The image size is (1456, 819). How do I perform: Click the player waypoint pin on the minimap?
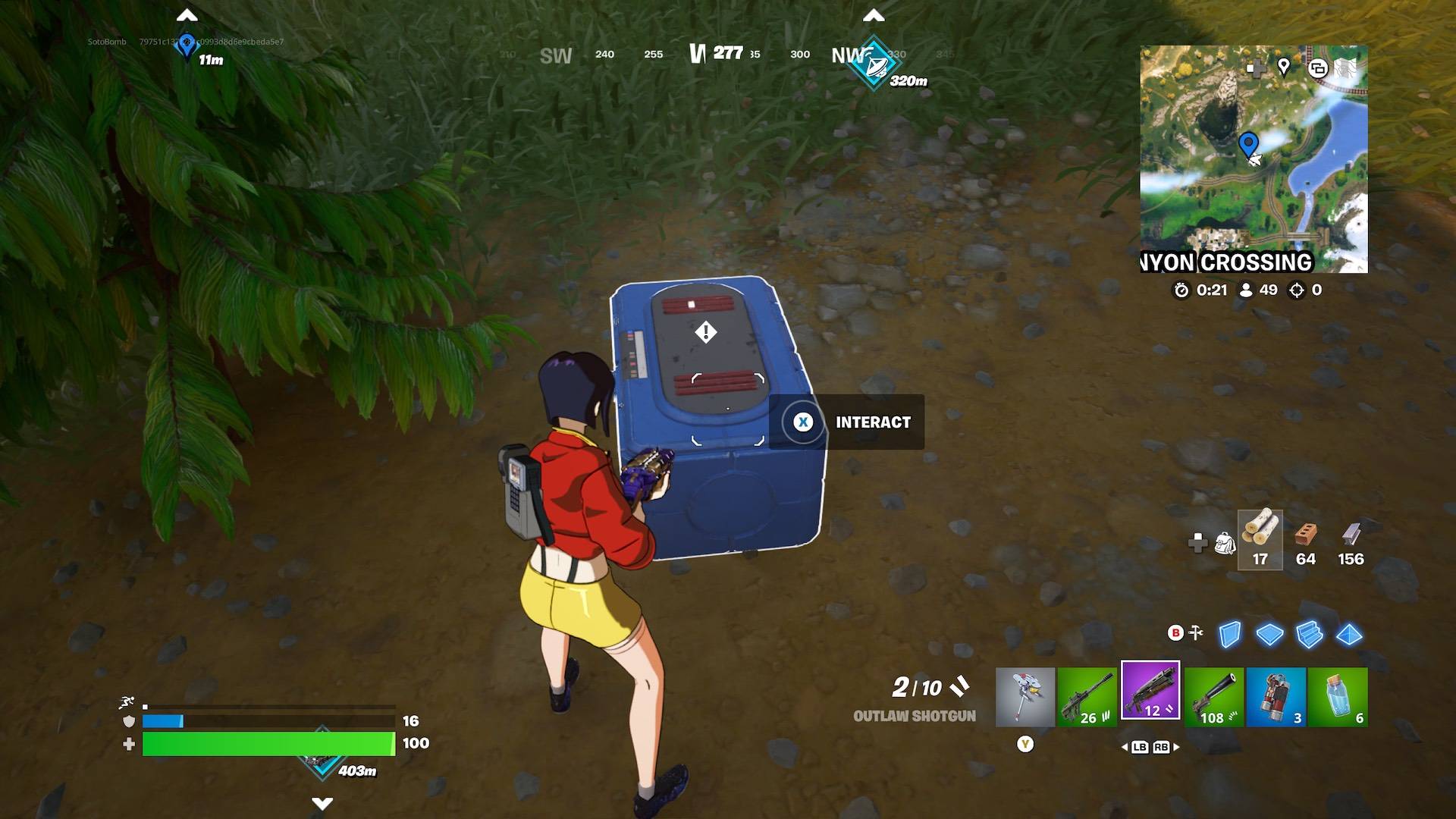pyautogui.click(x=1248, y=141)
